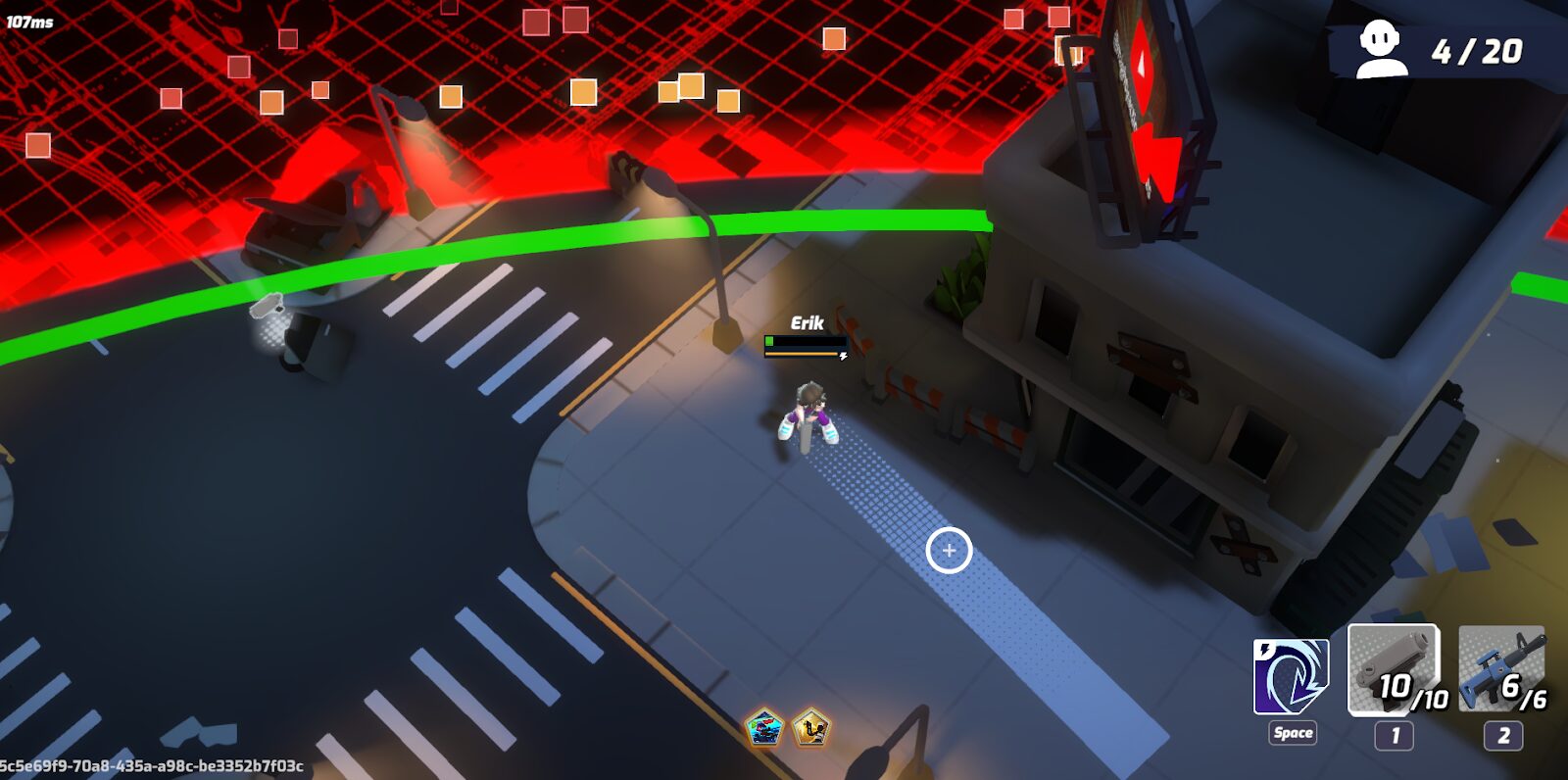1568x780 pixels.
Task: Click the gold pentagon perk badge
Action: click(x=810, y=729)
